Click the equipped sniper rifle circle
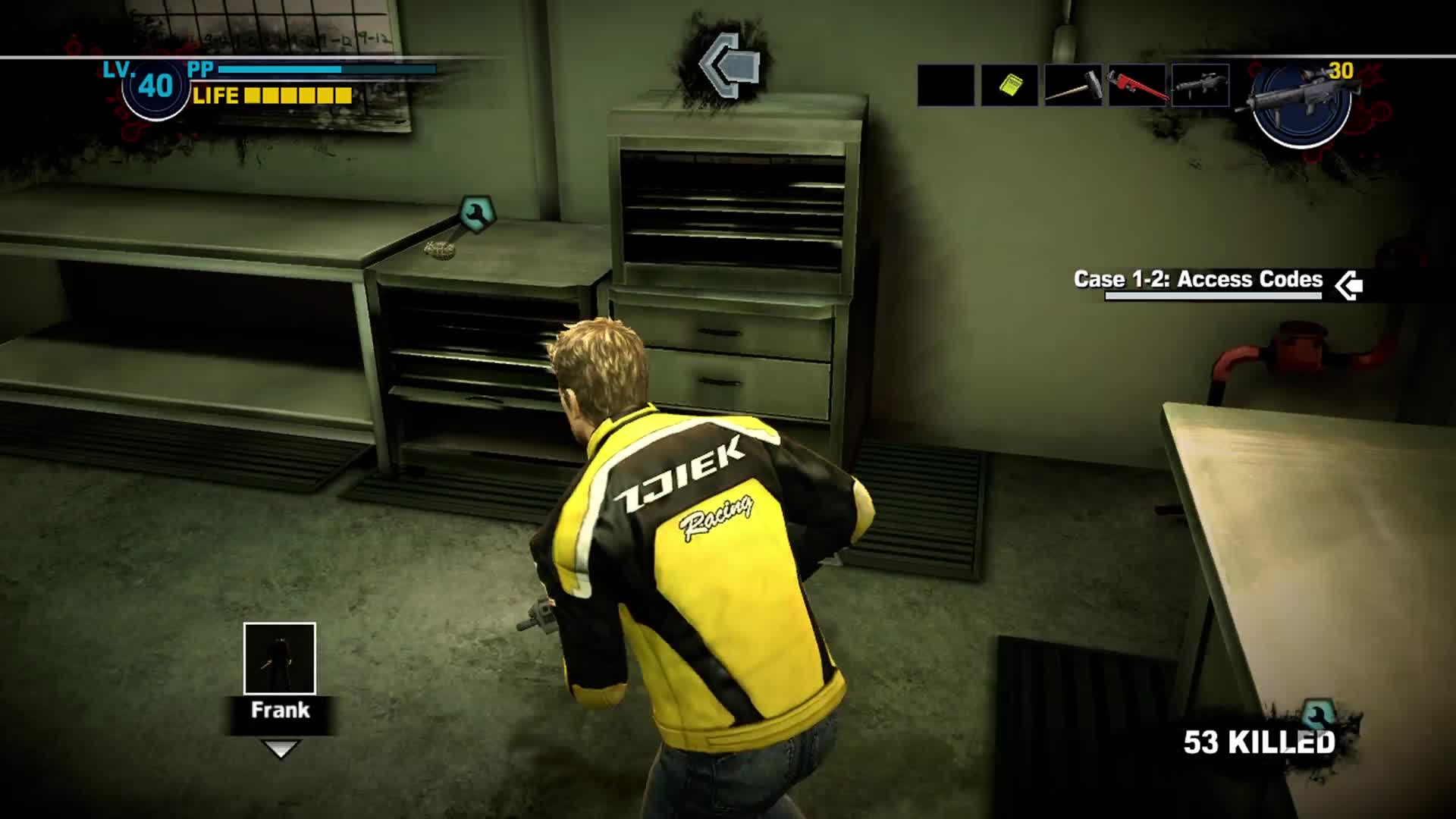Viewport: 1456px width, 819px height. [1301, 102]
